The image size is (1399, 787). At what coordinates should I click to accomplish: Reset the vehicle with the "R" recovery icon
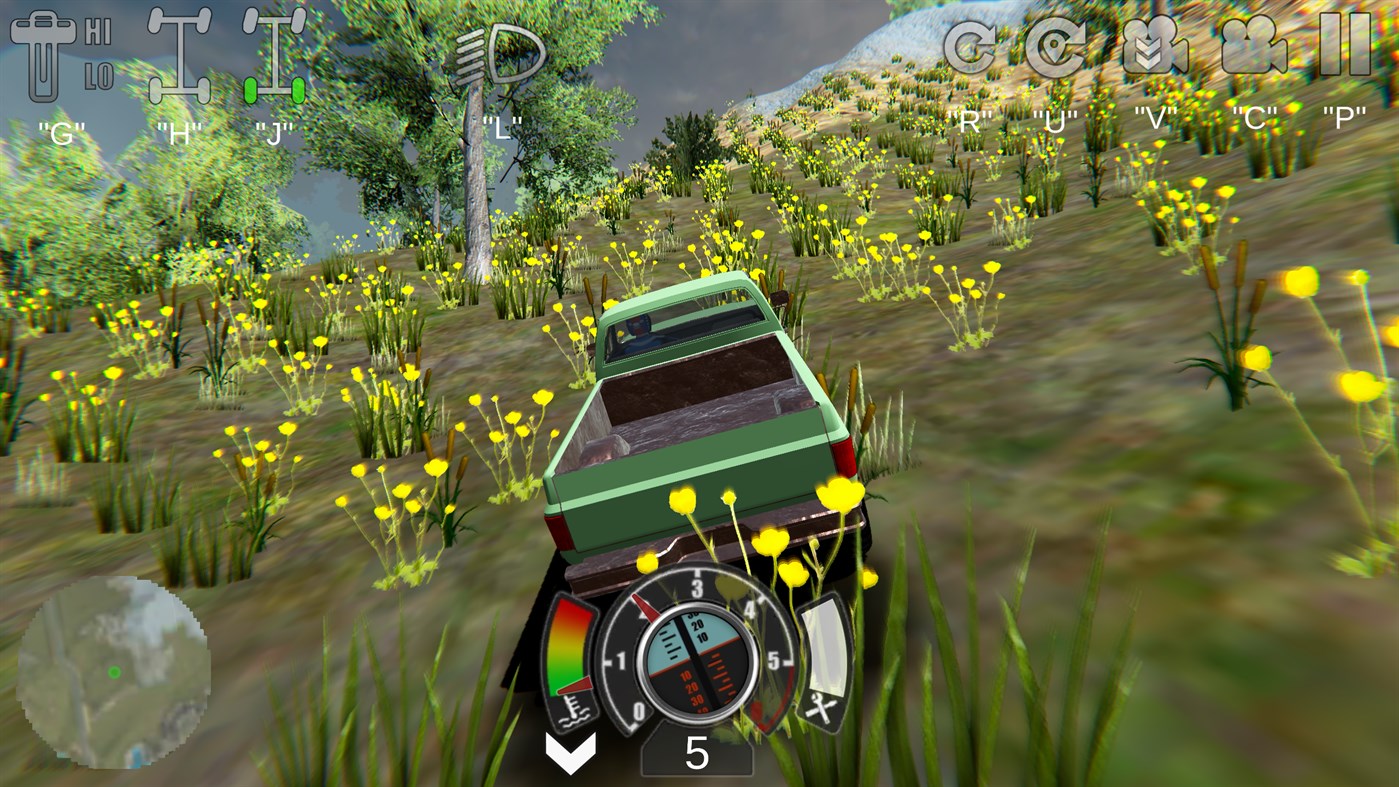[969, 45]
